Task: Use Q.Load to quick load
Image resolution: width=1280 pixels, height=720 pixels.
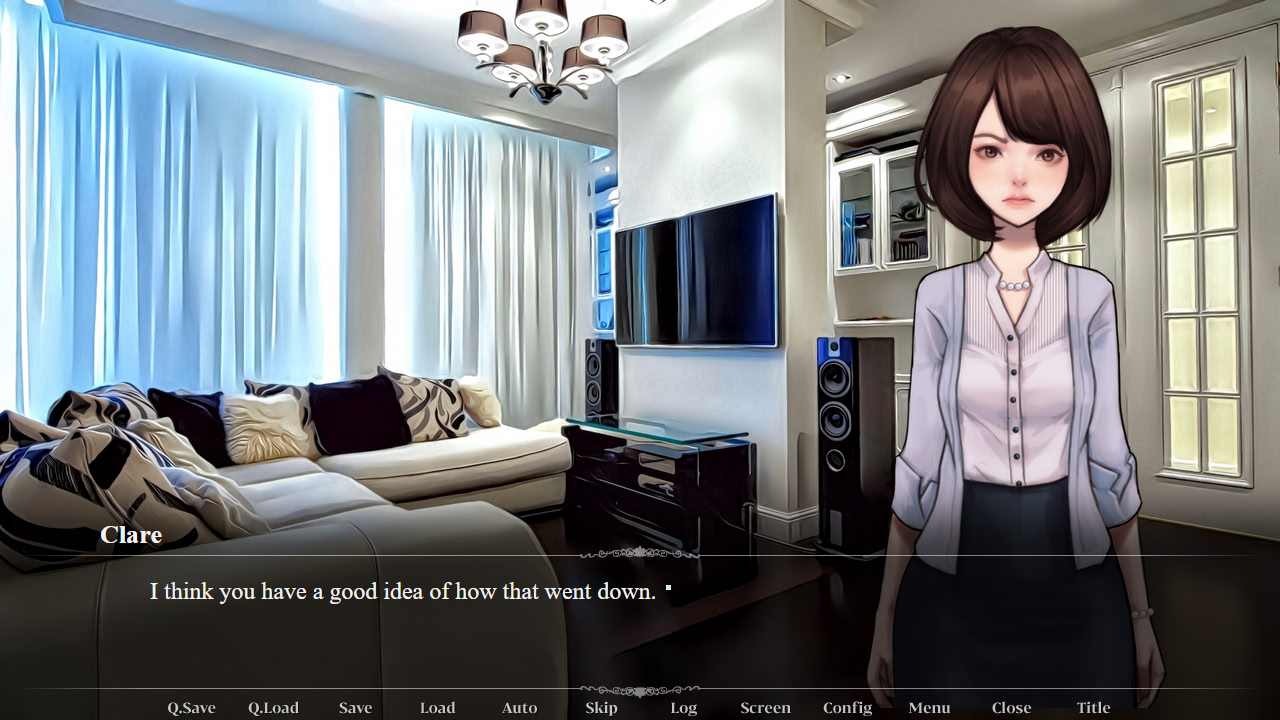Action: click(273, 707)
